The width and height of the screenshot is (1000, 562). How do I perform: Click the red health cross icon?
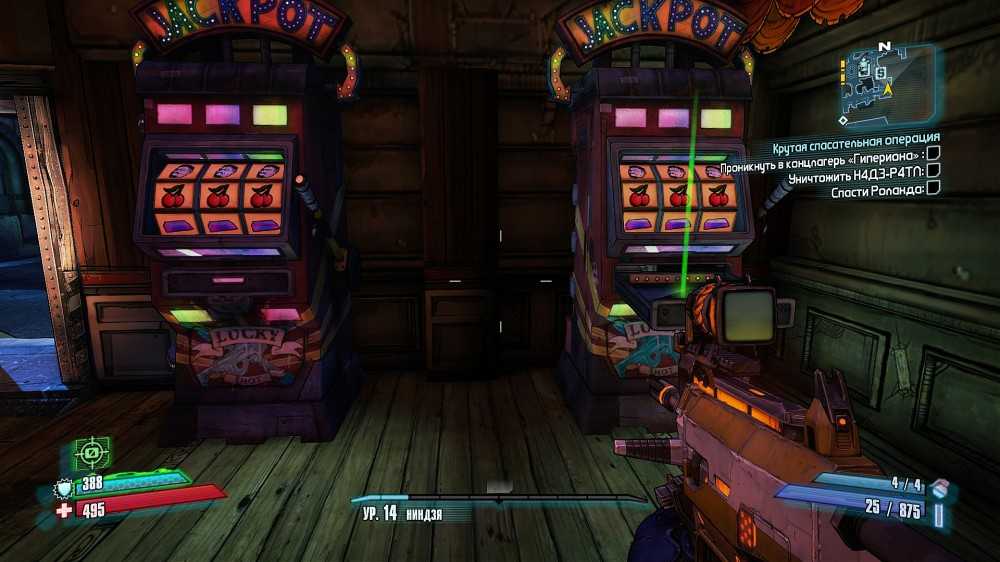(x=64, y=512)
